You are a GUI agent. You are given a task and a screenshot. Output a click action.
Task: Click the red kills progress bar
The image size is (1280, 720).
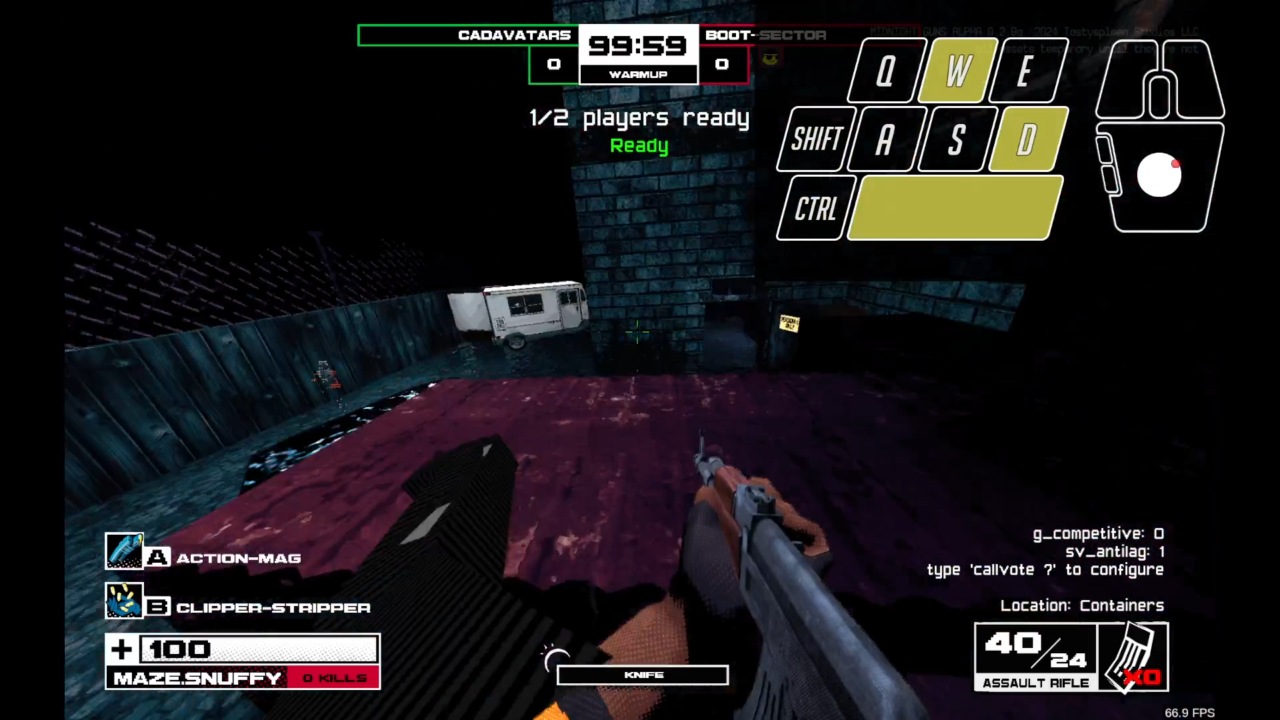[334, 678]
